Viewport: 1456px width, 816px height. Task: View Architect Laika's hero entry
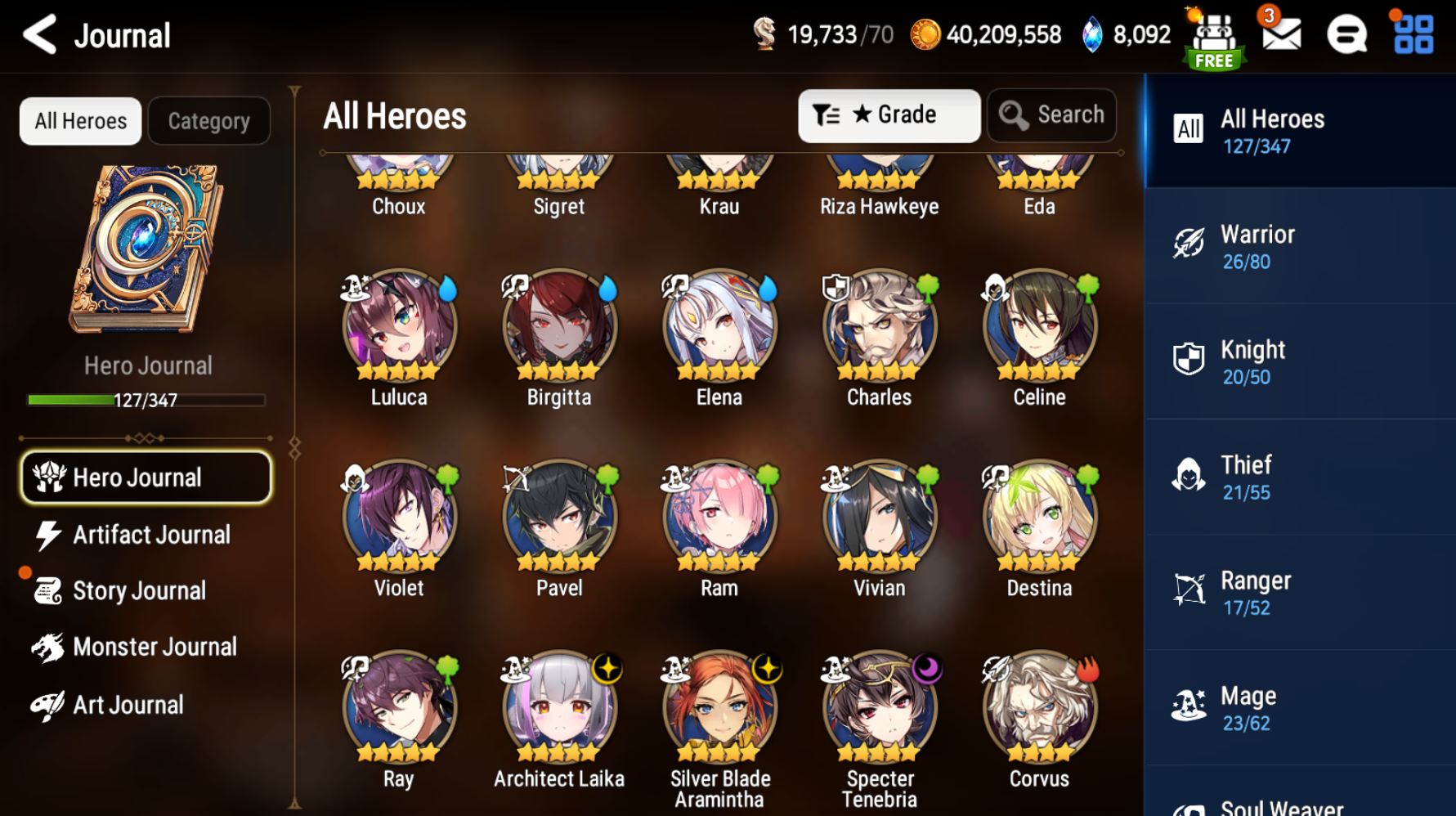click(x=559, y=709)
